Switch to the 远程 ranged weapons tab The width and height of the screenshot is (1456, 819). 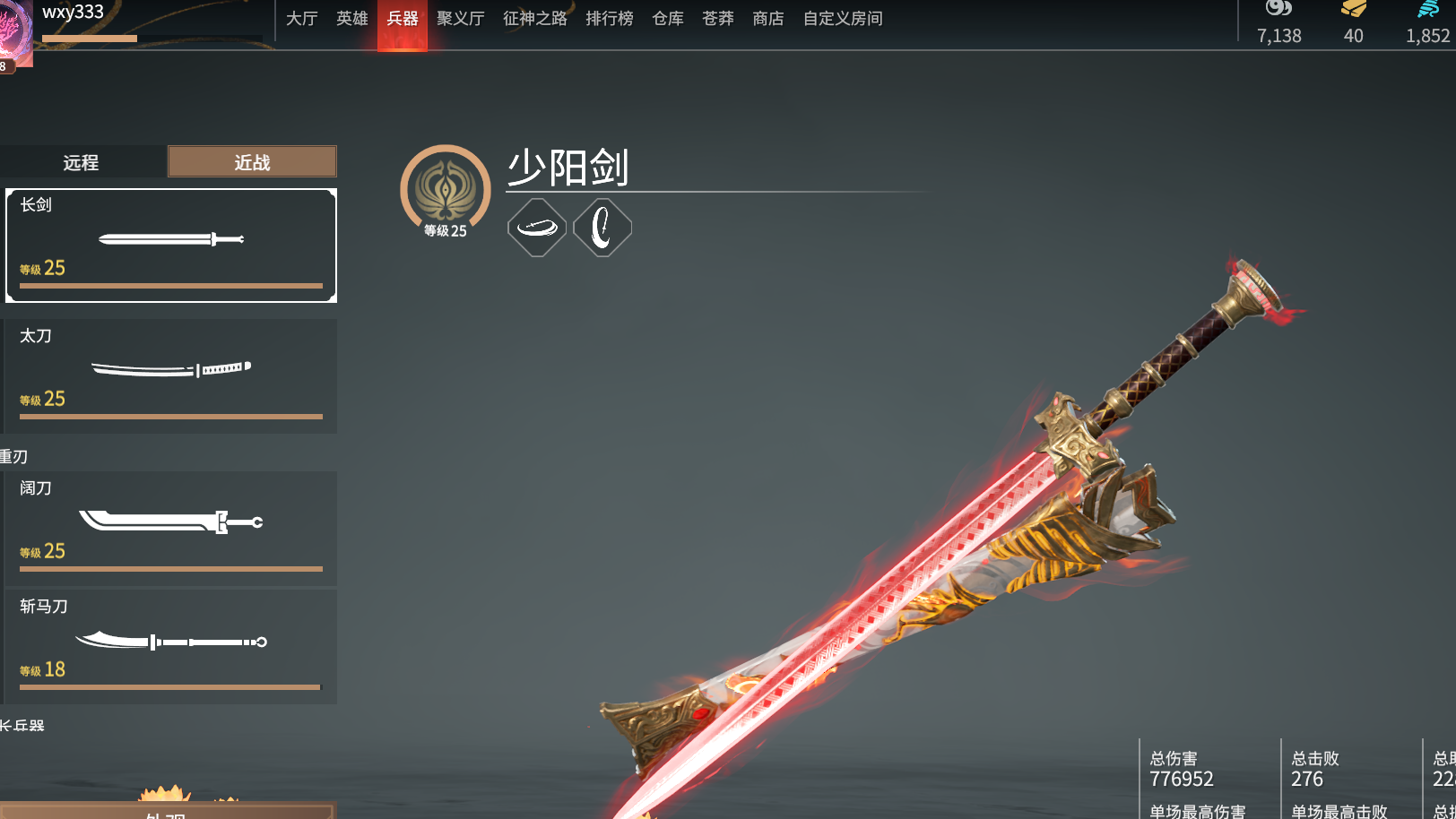(x=82, y=162)
